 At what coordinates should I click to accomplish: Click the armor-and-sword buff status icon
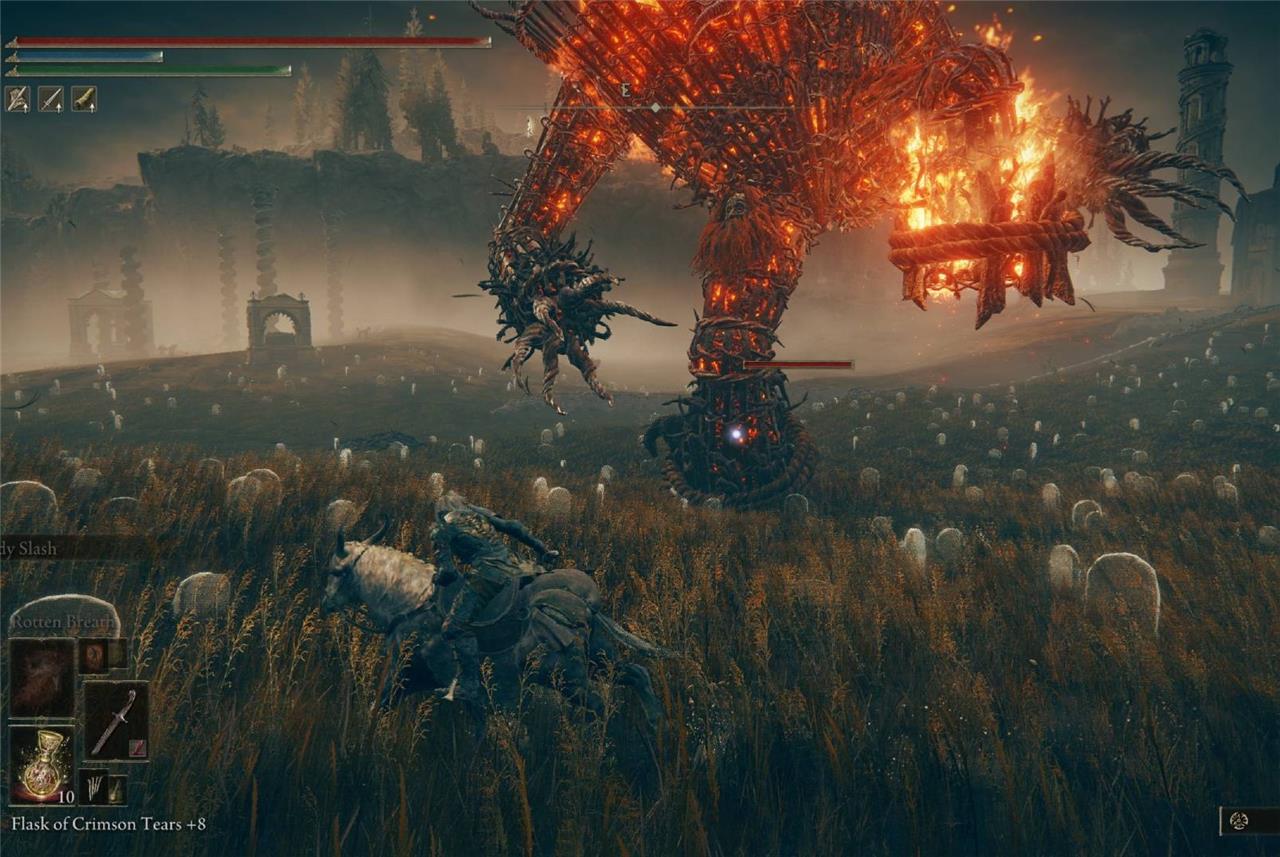[x=17, y=98]
